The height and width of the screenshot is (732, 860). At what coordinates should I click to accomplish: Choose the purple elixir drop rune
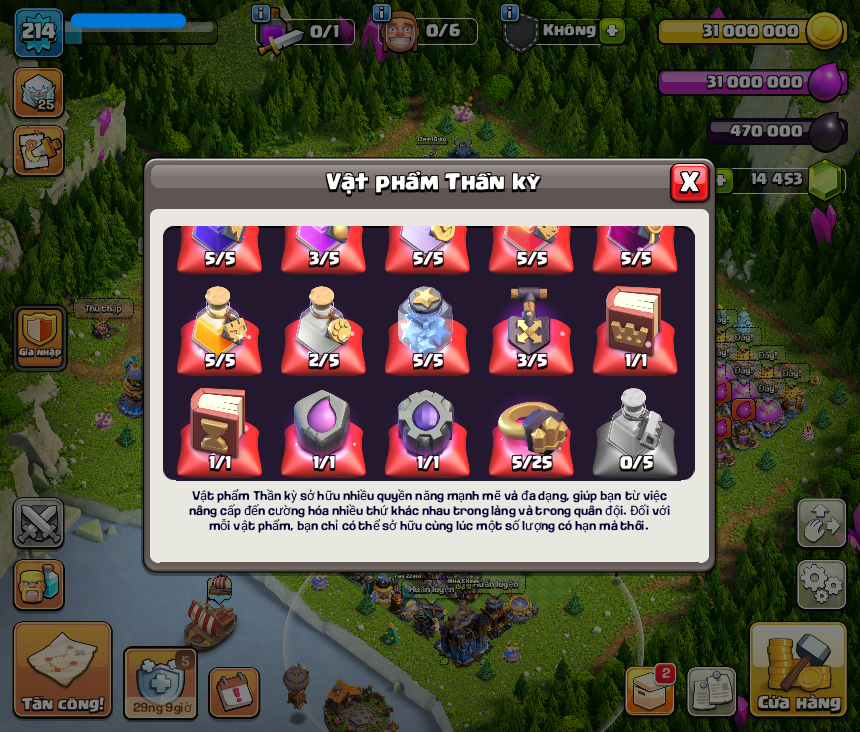click(324, 428)
